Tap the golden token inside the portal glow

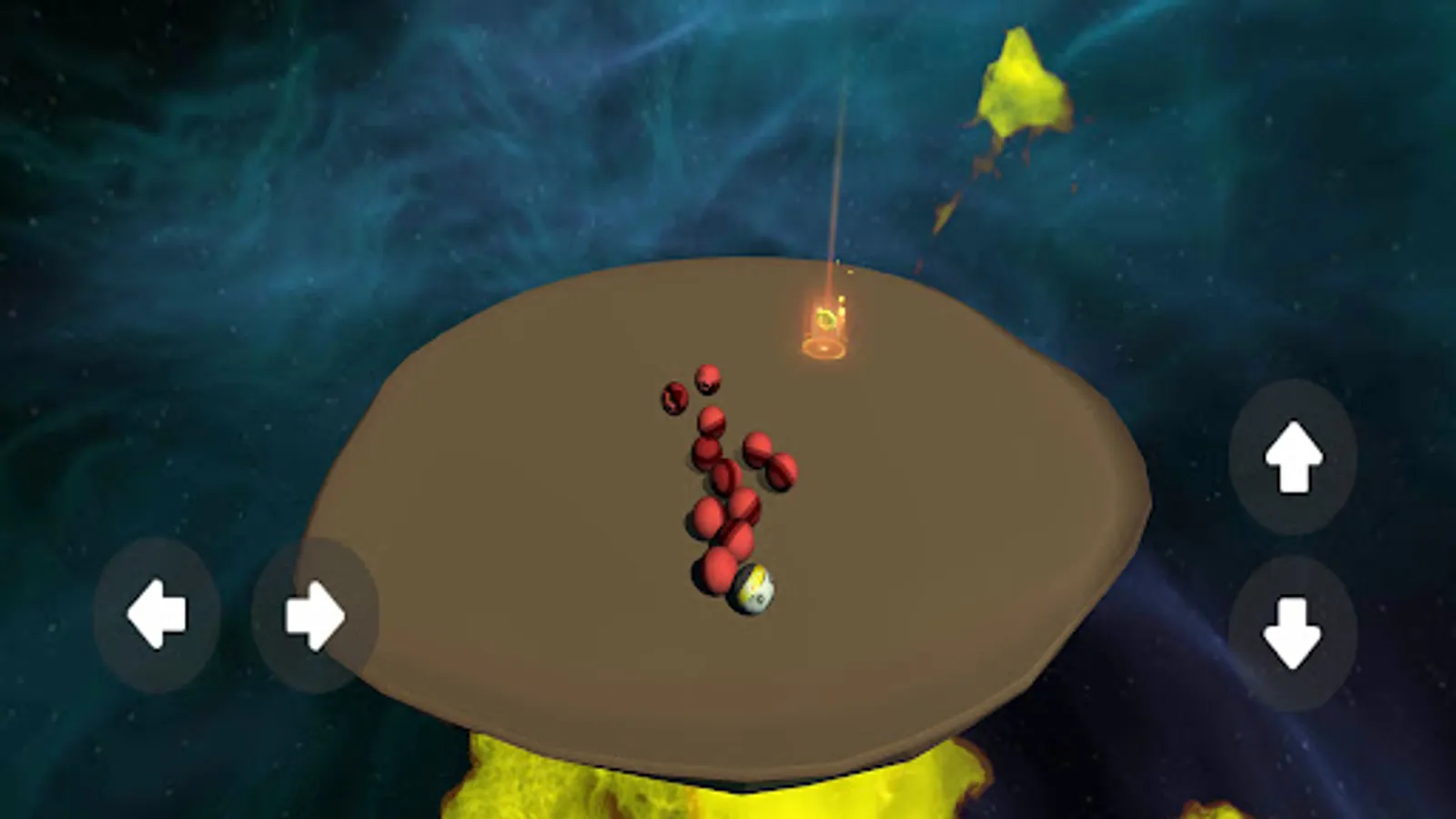(x=826, y=317)
